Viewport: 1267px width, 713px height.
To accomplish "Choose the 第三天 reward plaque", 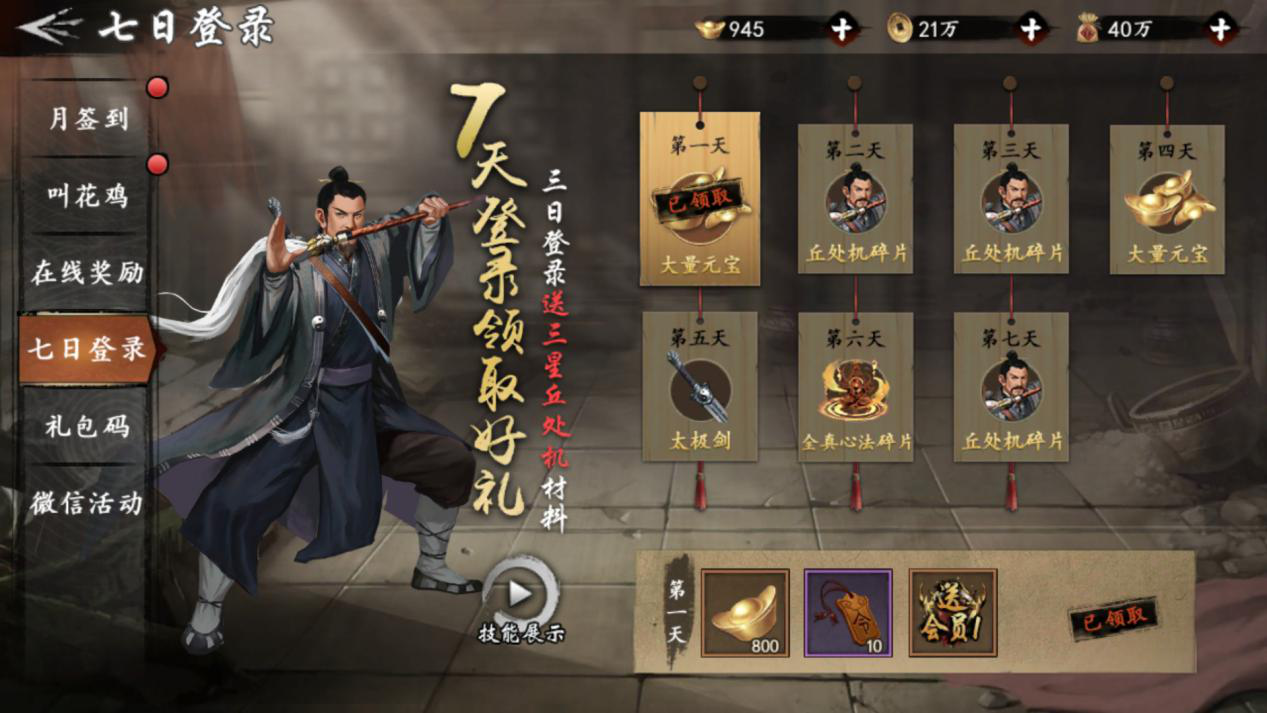I will (1011, 199).
